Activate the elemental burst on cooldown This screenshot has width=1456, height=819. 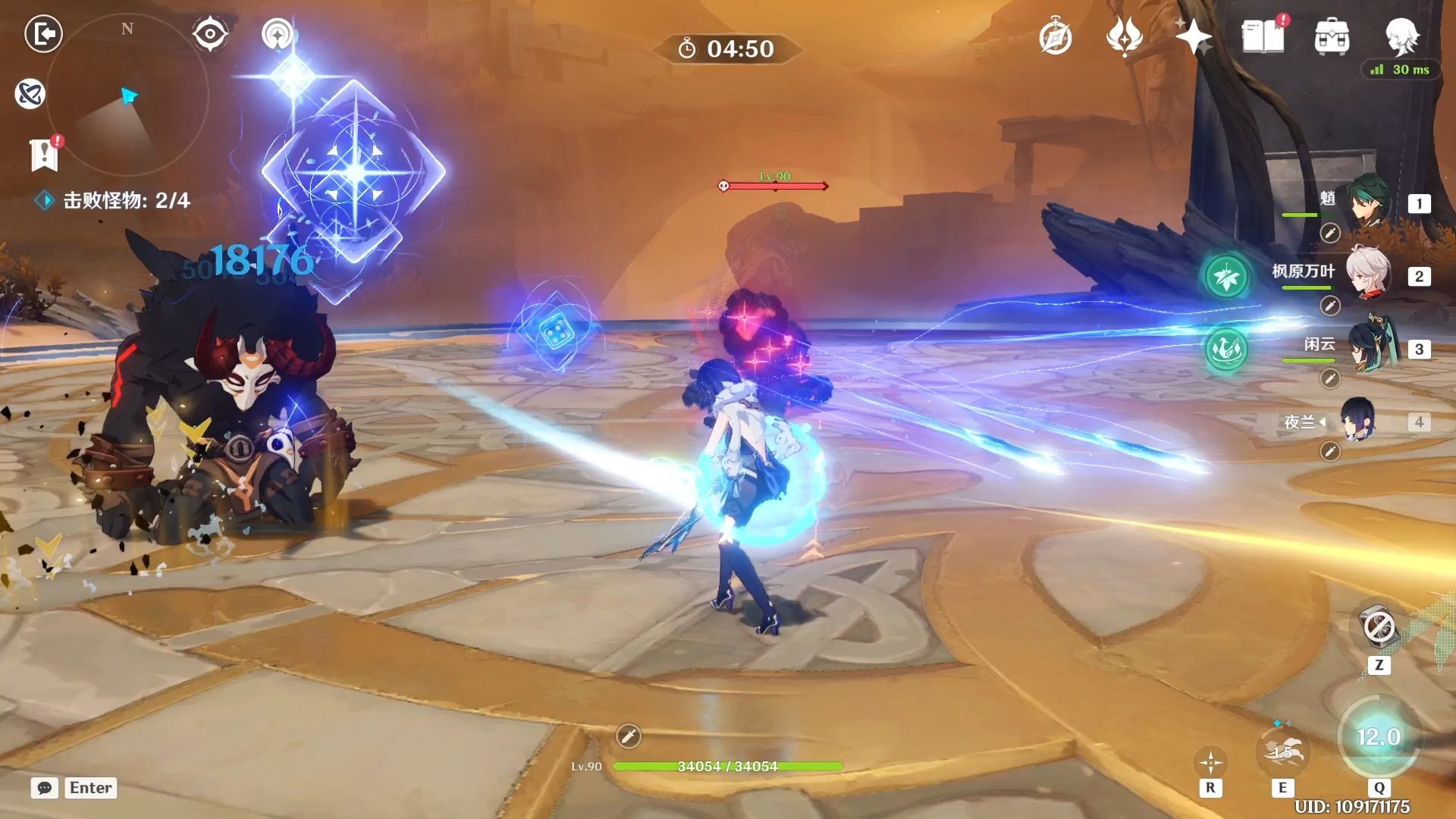(x=1378, y=737)
